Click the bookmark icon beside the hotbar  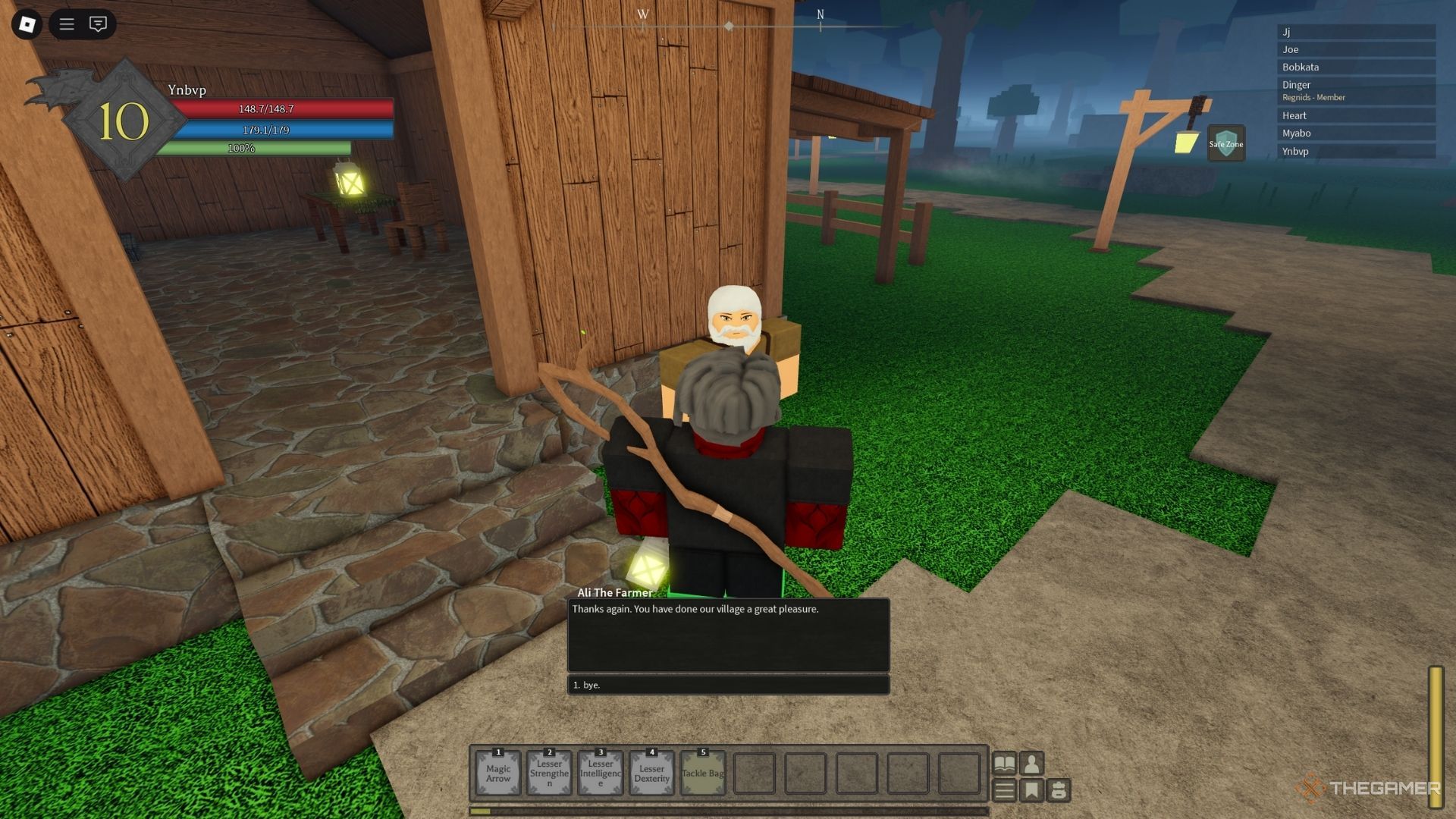click(x=1031, y=788)
